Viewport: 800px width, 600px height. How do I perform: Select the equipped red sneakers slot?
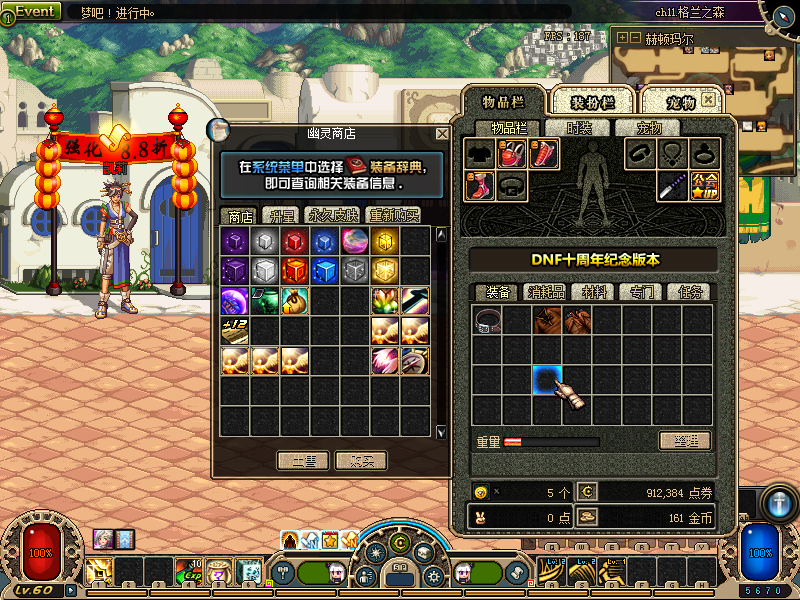pyautogui.click(x=480, y=186)
